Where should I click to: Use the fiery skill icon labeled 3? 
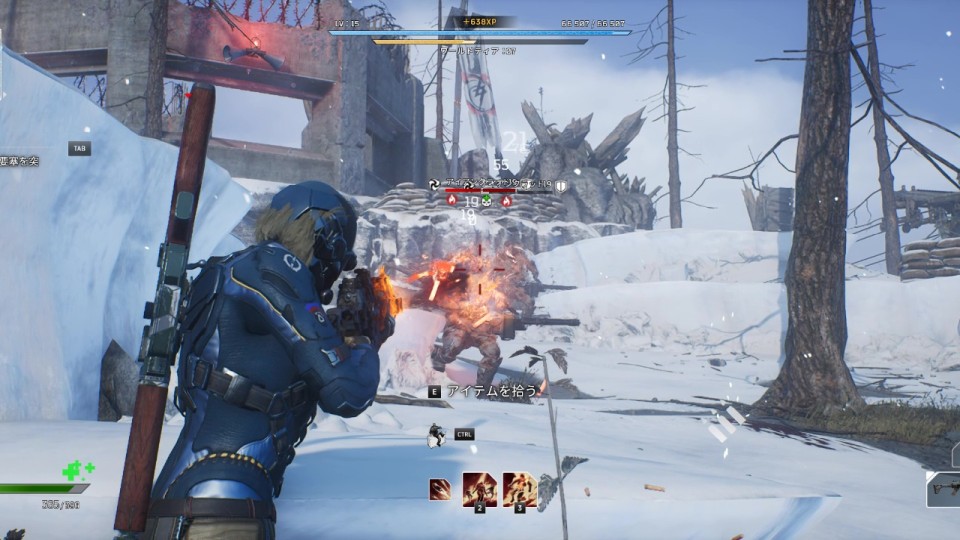click(x=519, y=489)
